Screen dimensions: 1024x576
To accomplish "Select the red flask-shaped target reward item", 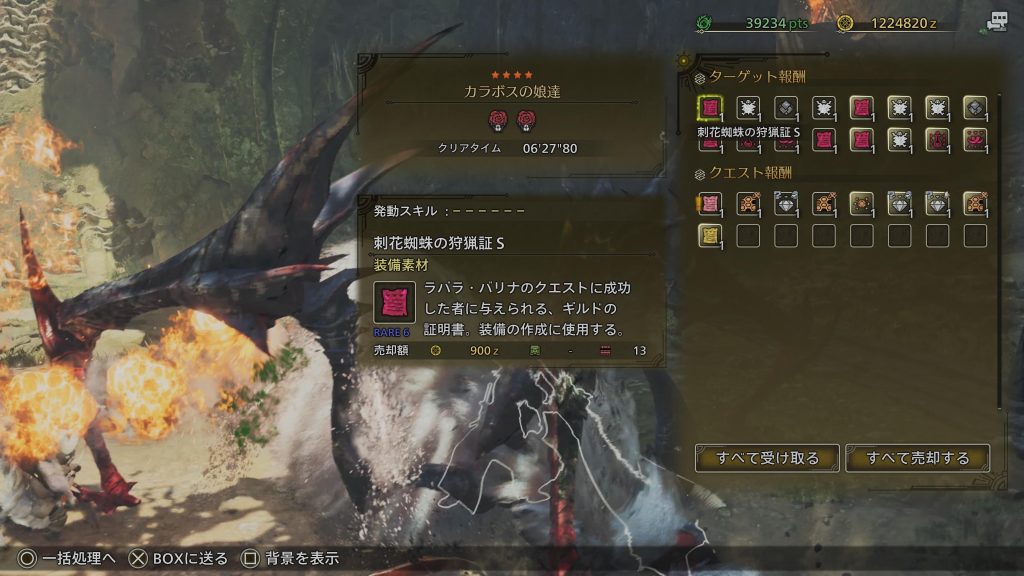I will (x=937, y=140).
